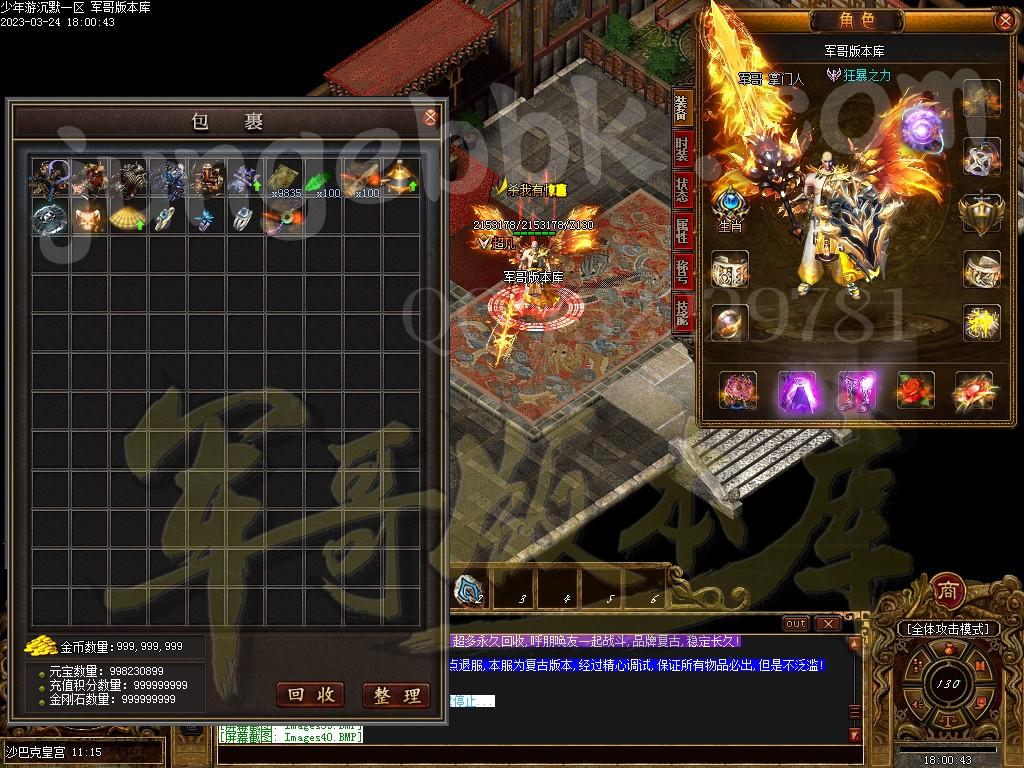1024x768 pixels.
Task: Show the 属性 attributes tab
Action: click(682, 232)
